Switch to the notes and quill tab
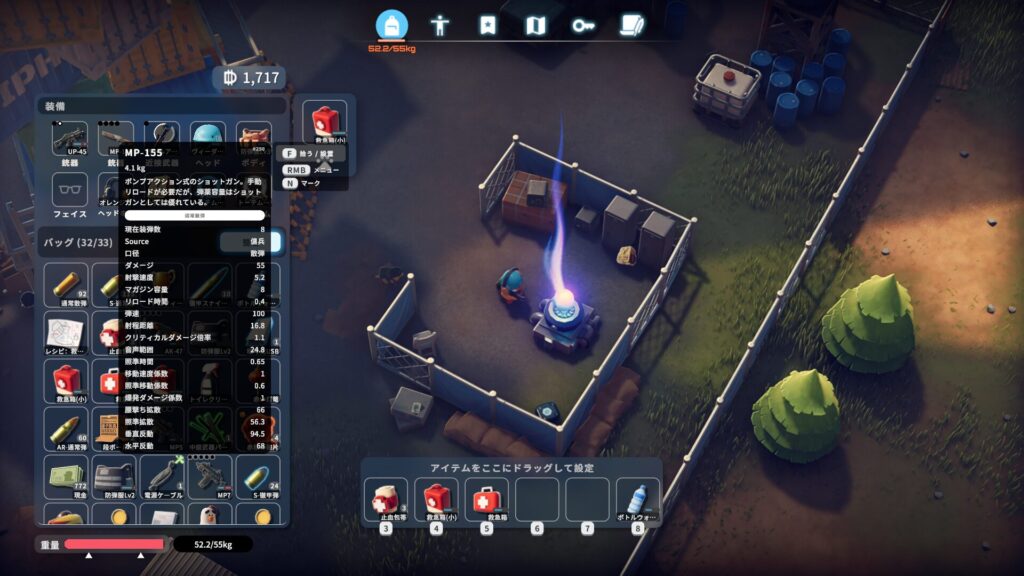 pyautogui.click(x=631, y=25)
